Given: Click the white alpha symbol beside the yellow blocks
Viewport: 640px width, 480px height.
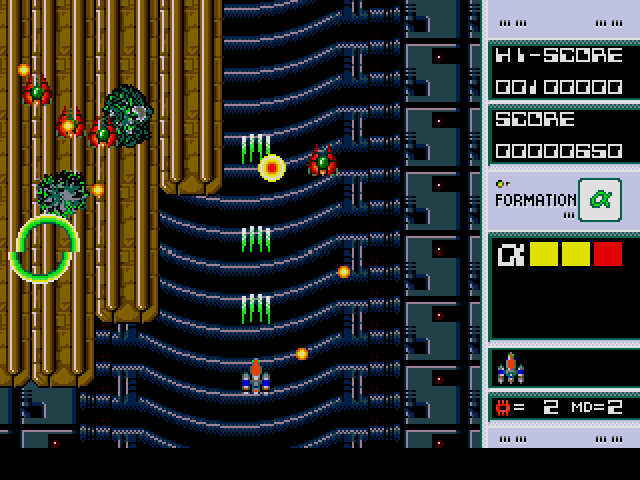Looking at the screenshot, I should (x=510, y=255).
